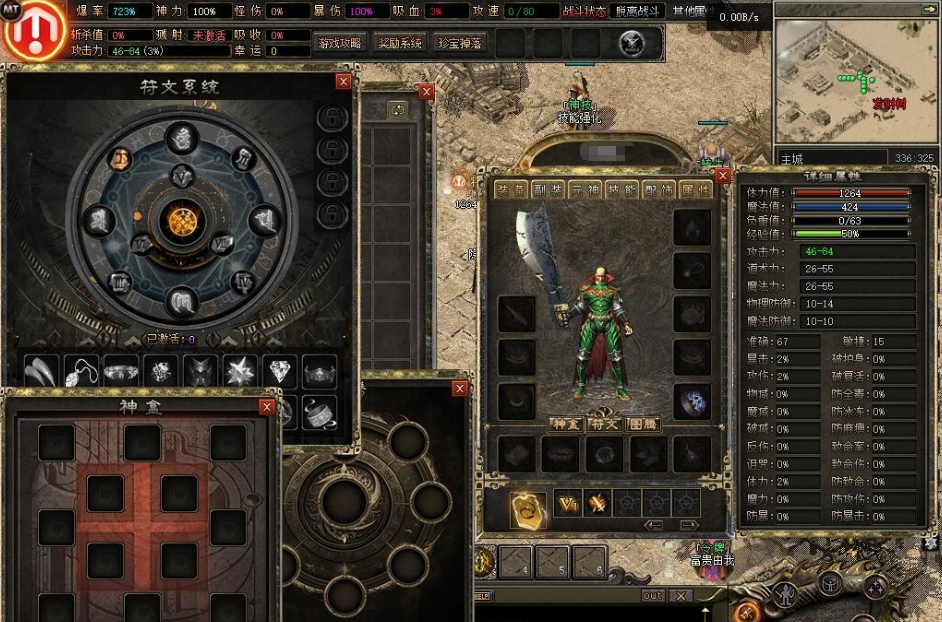Click the golden V1 VIP icon
942x622 pixels.
[x=568, y=503]
